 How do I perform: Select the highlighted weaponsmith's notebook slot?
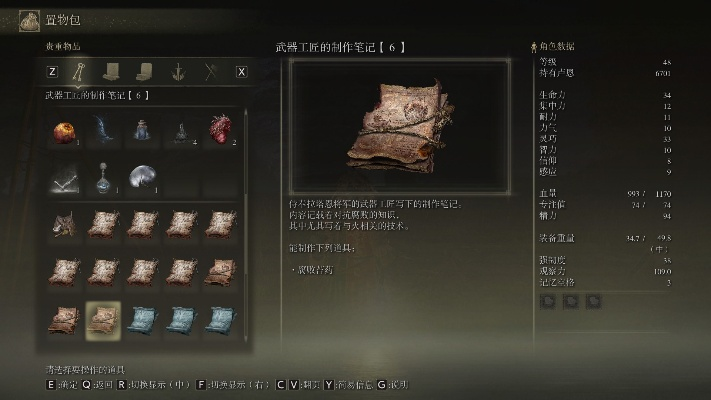pyautogui.click(x=103, y=318)
